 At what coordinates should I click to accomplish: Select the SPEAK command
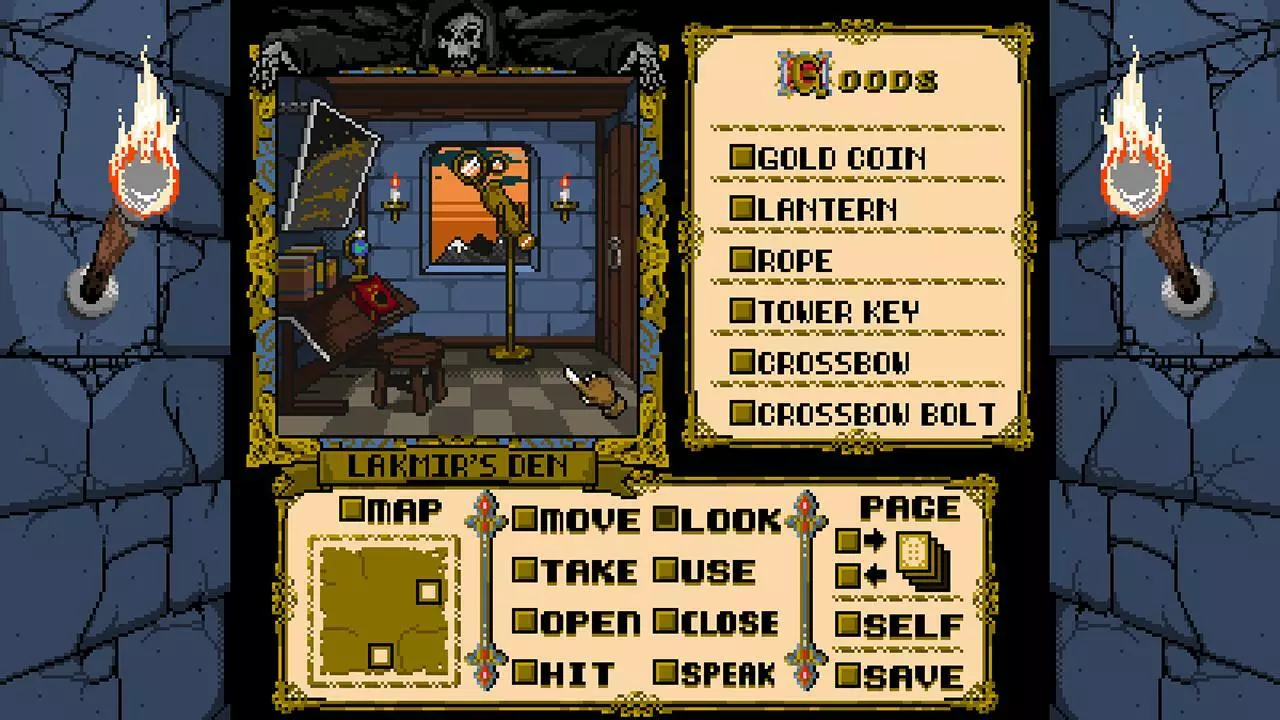(666, 673)
